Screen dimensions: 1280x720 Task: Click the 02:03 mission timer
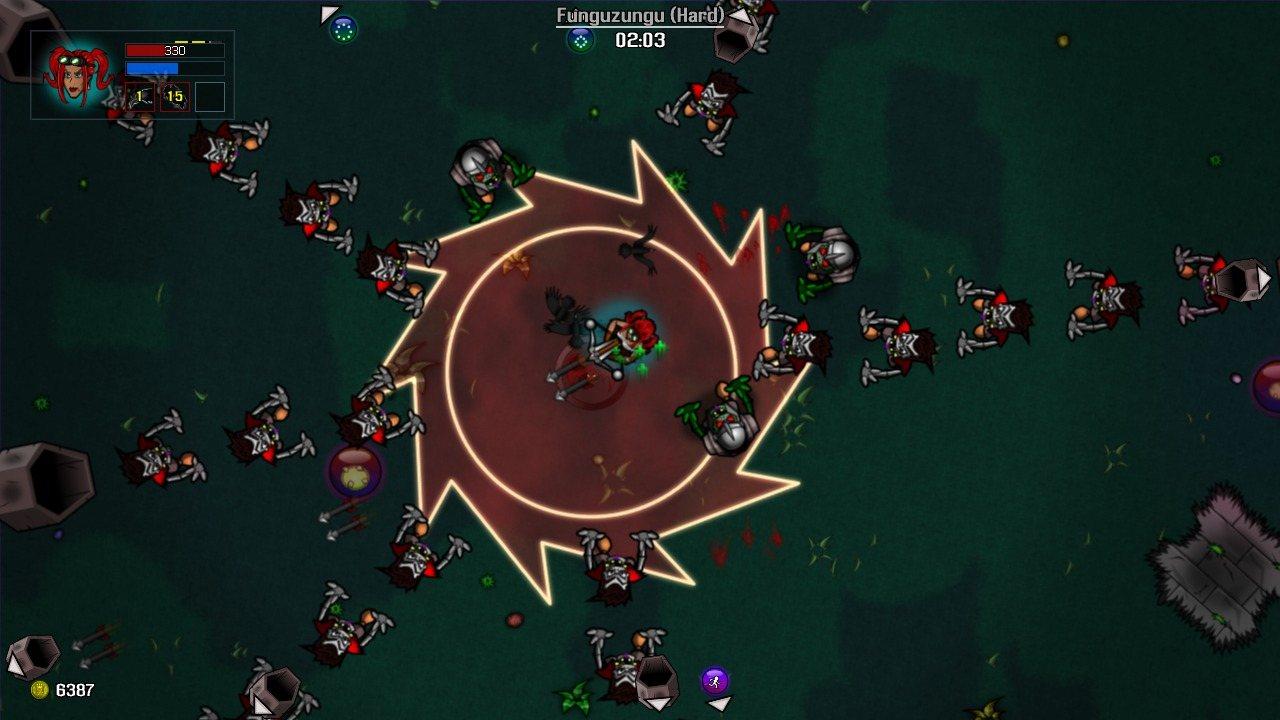tap(640, 41)
